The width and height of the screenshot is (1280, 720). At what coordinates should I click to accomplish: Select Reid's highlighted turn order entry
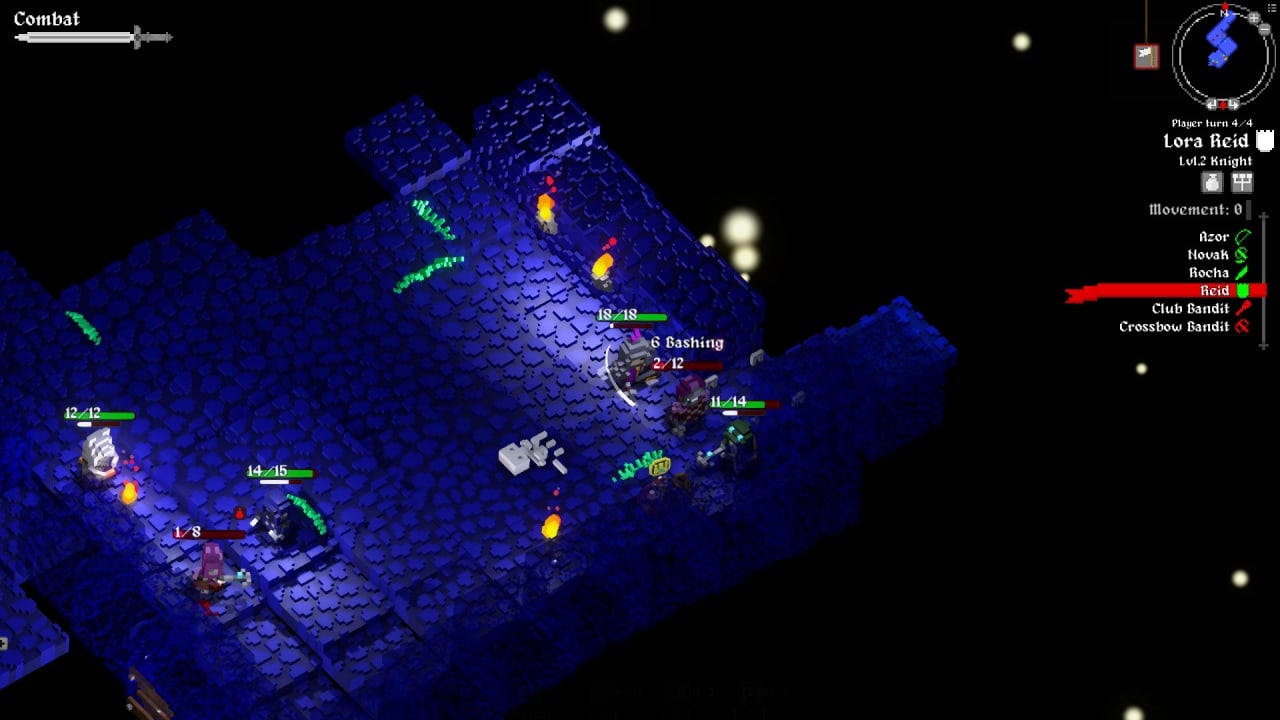click(x=1215, y=291)
